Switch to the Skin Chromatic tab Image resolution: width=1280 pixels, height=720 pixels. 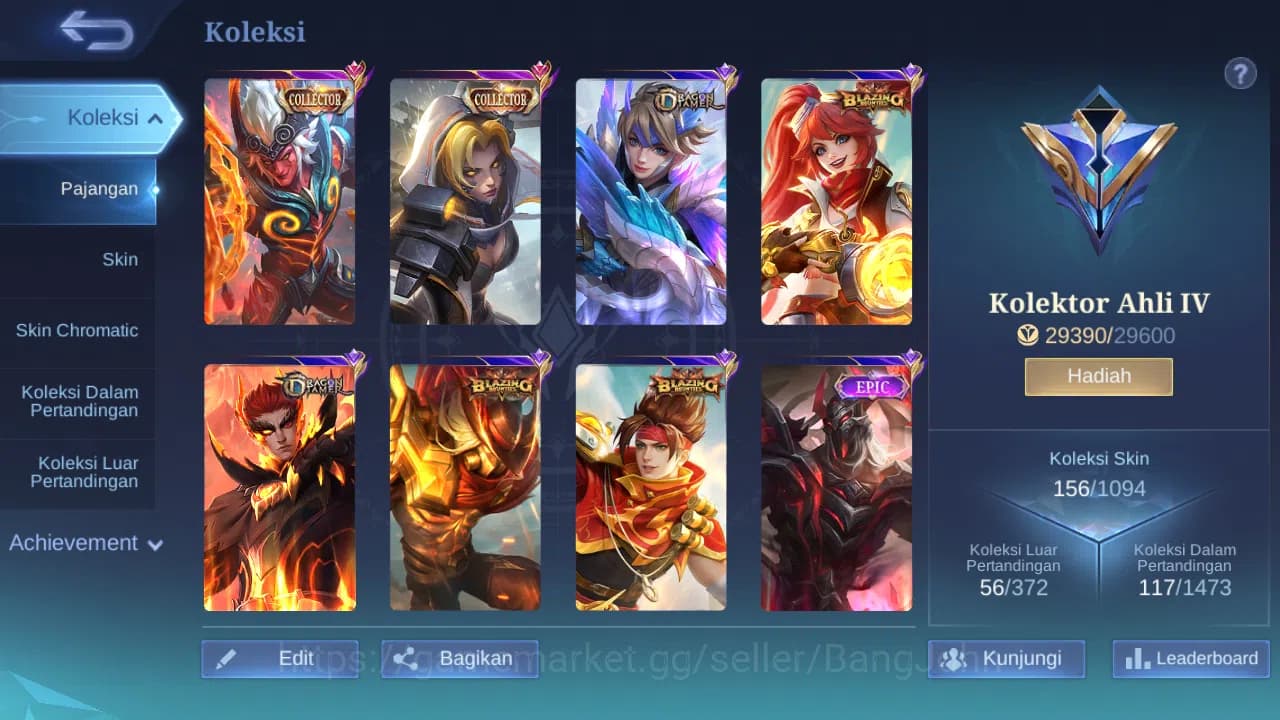[79, 330]
